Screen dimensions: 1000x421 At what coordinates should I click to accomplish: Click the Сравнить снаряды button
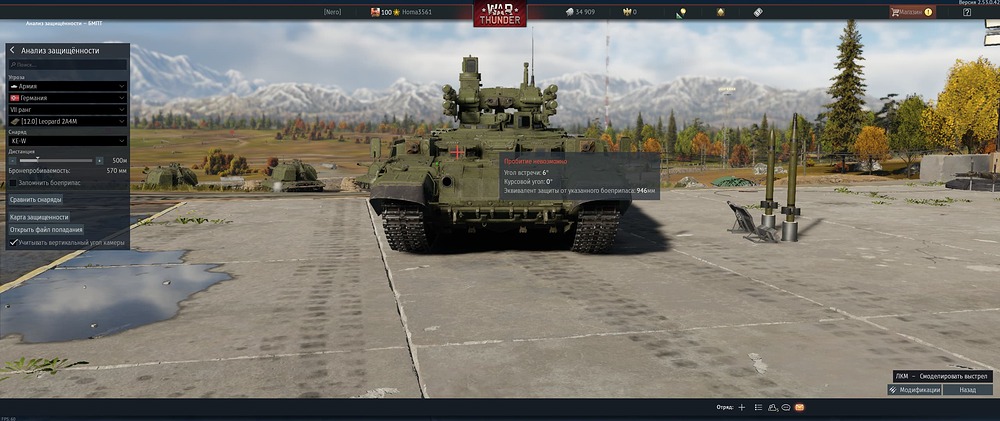tap(36, 199)
